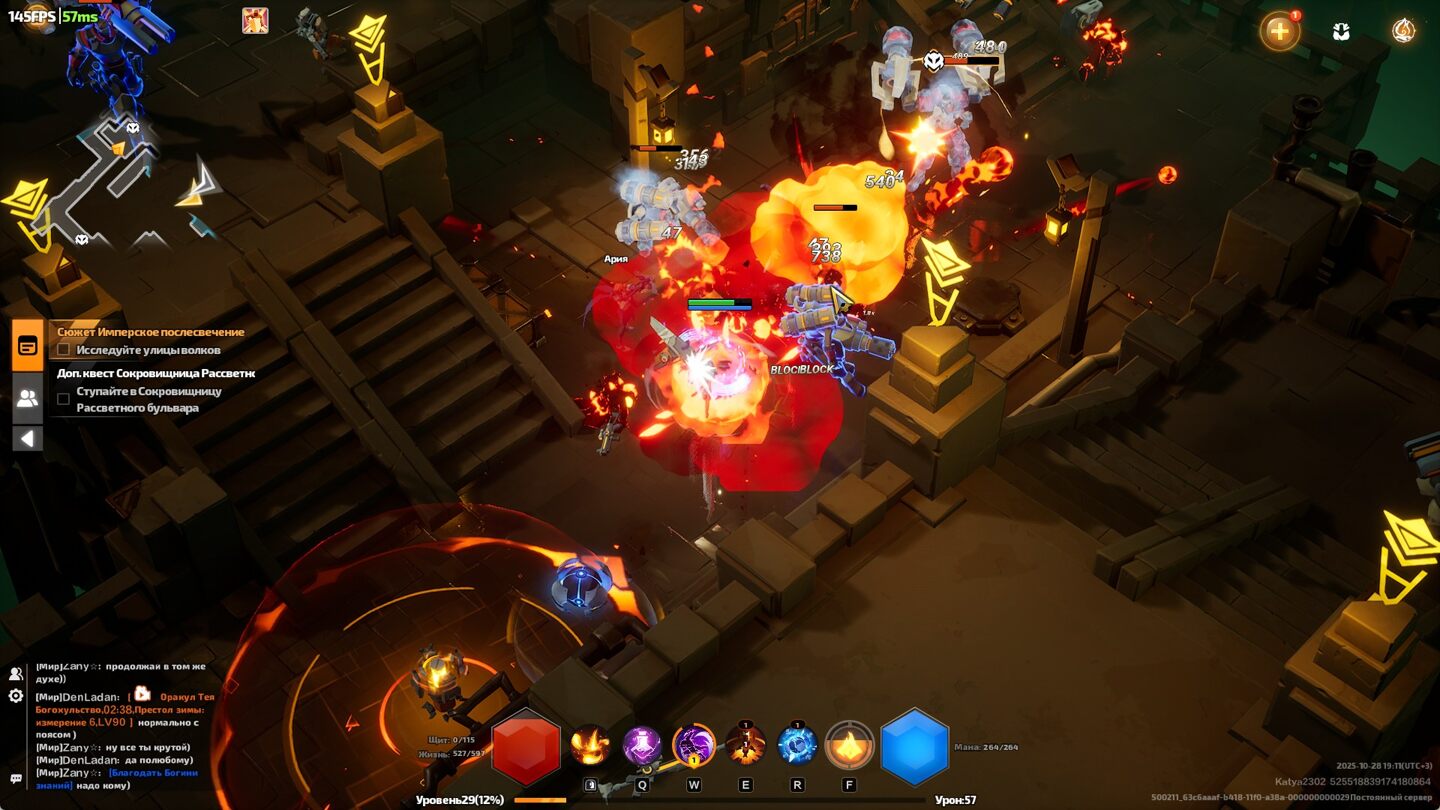Click the chat bubble input icon

[x=16, y=778]
